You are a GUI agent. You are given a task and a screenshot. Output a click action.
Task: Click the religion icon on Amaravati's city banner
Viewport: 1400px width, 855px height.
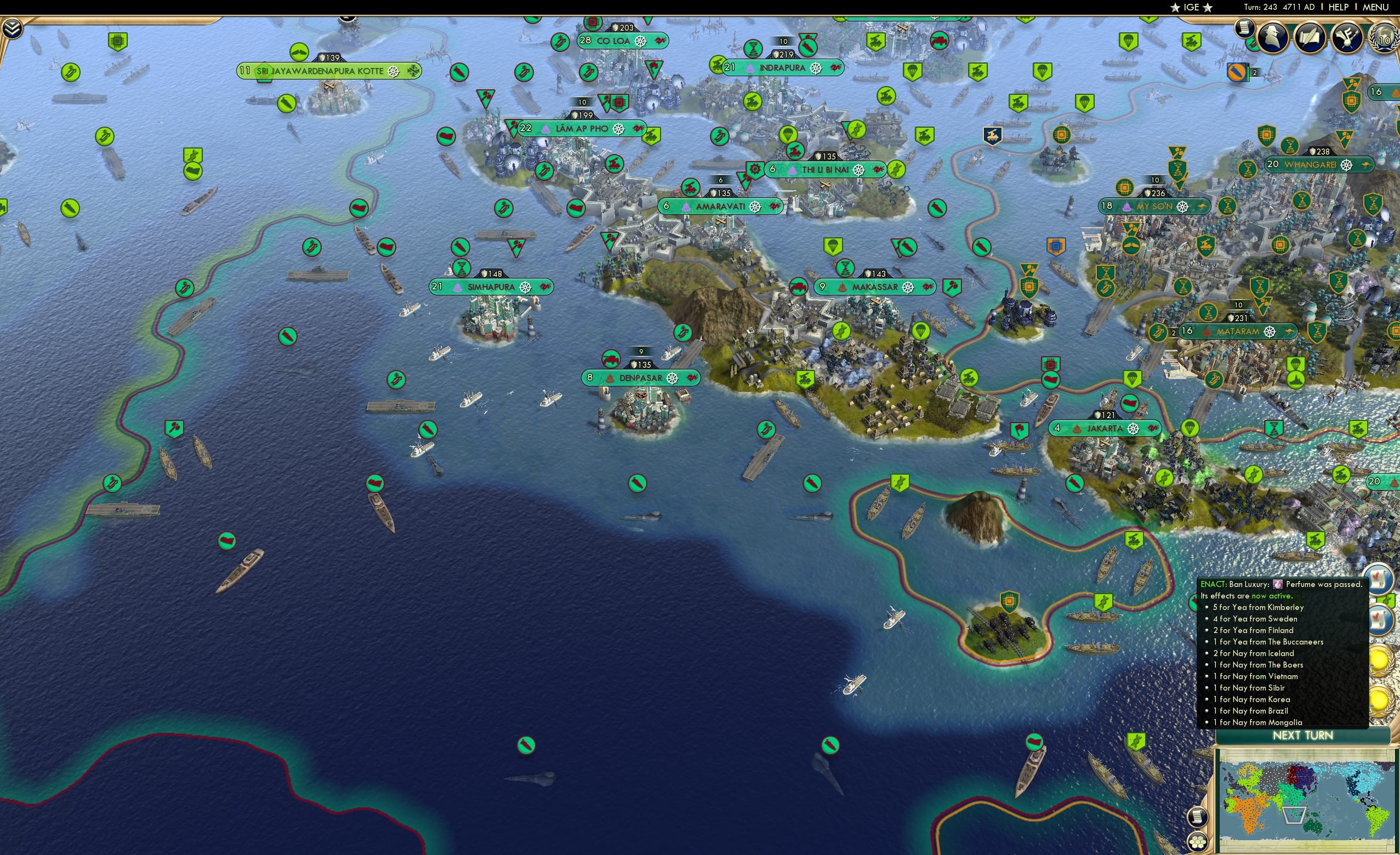[x=686, y=207]
